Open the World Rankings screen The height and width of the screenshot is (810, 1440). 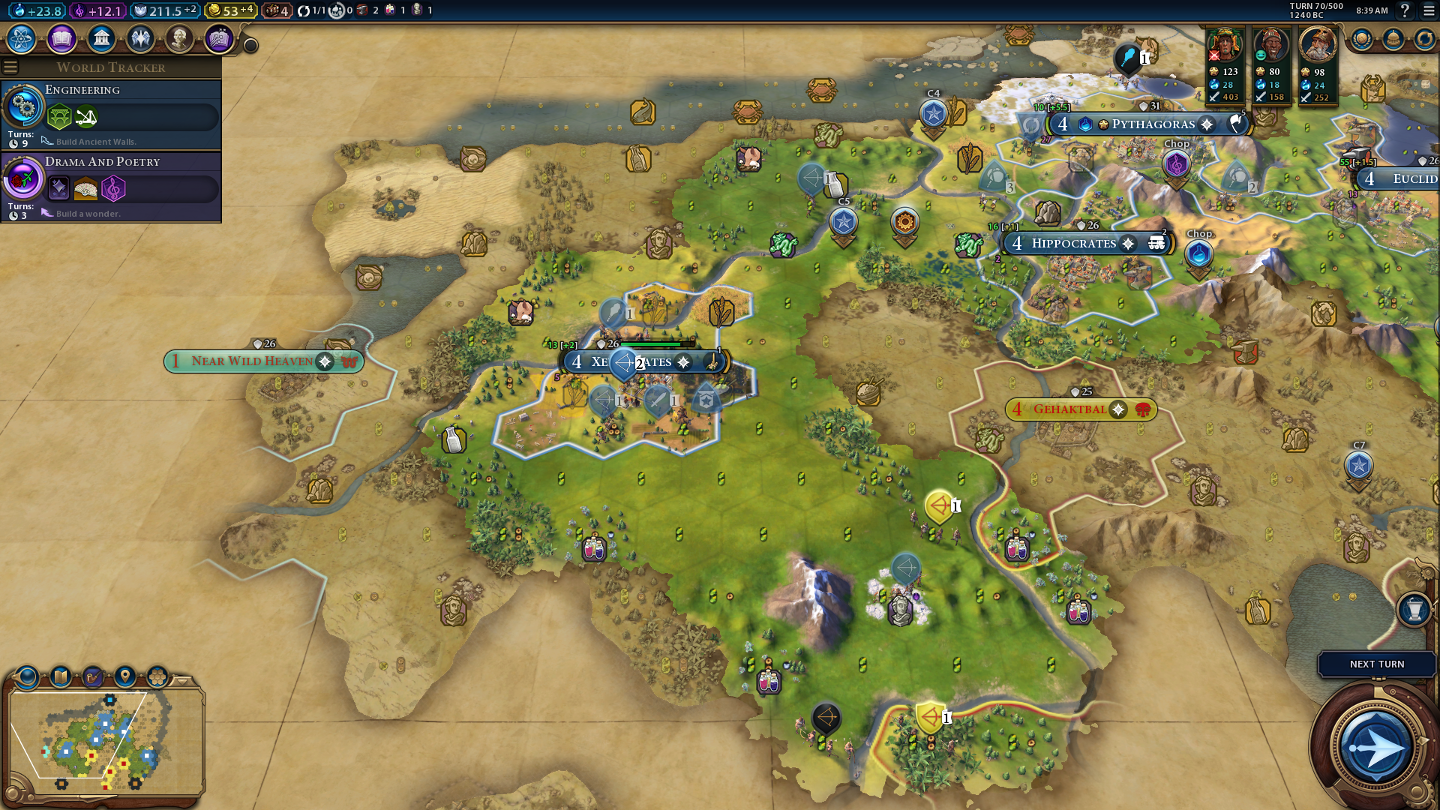[1362, 39]
